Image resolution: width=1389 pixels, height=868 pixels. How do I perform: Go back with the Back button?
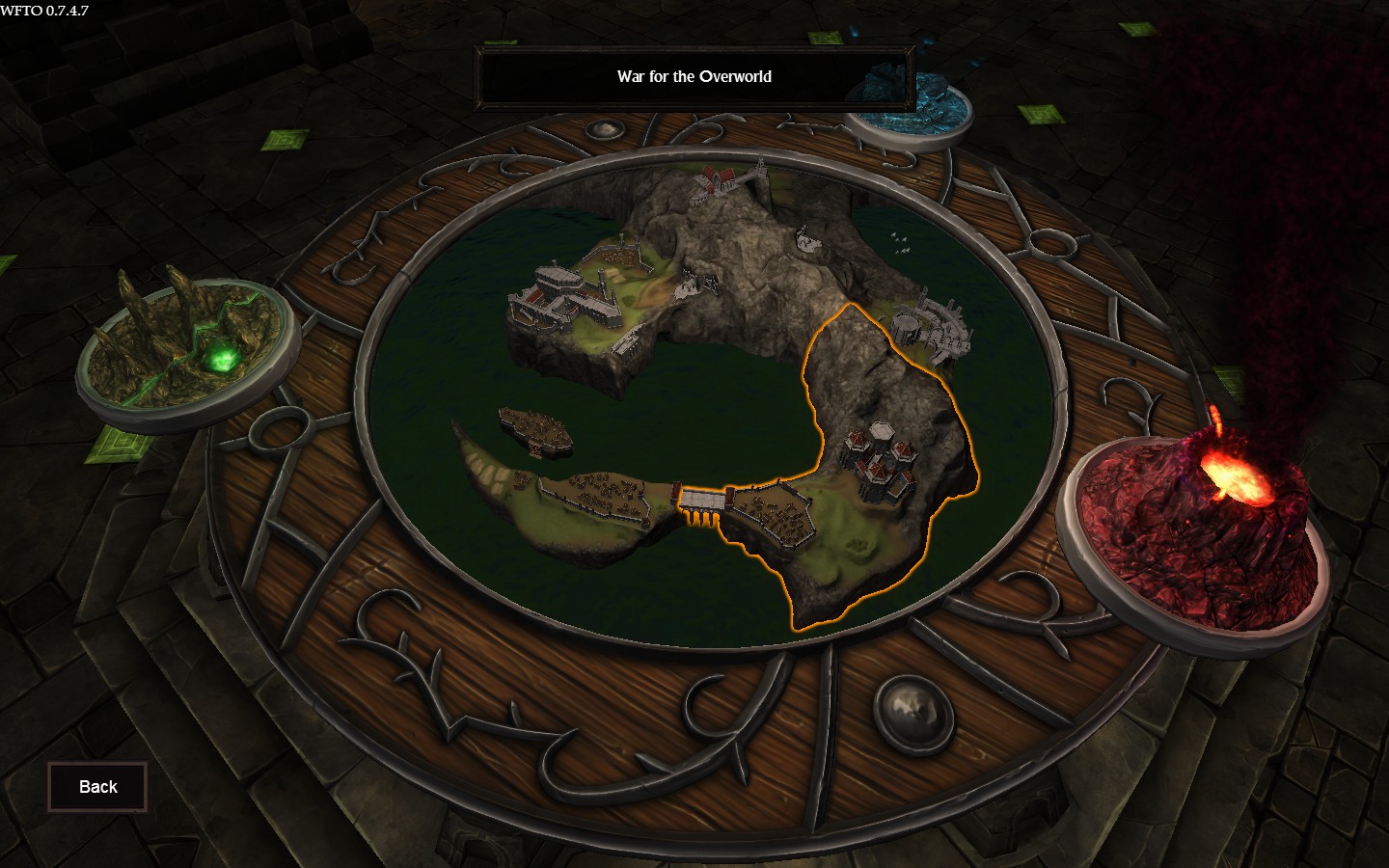97,787
